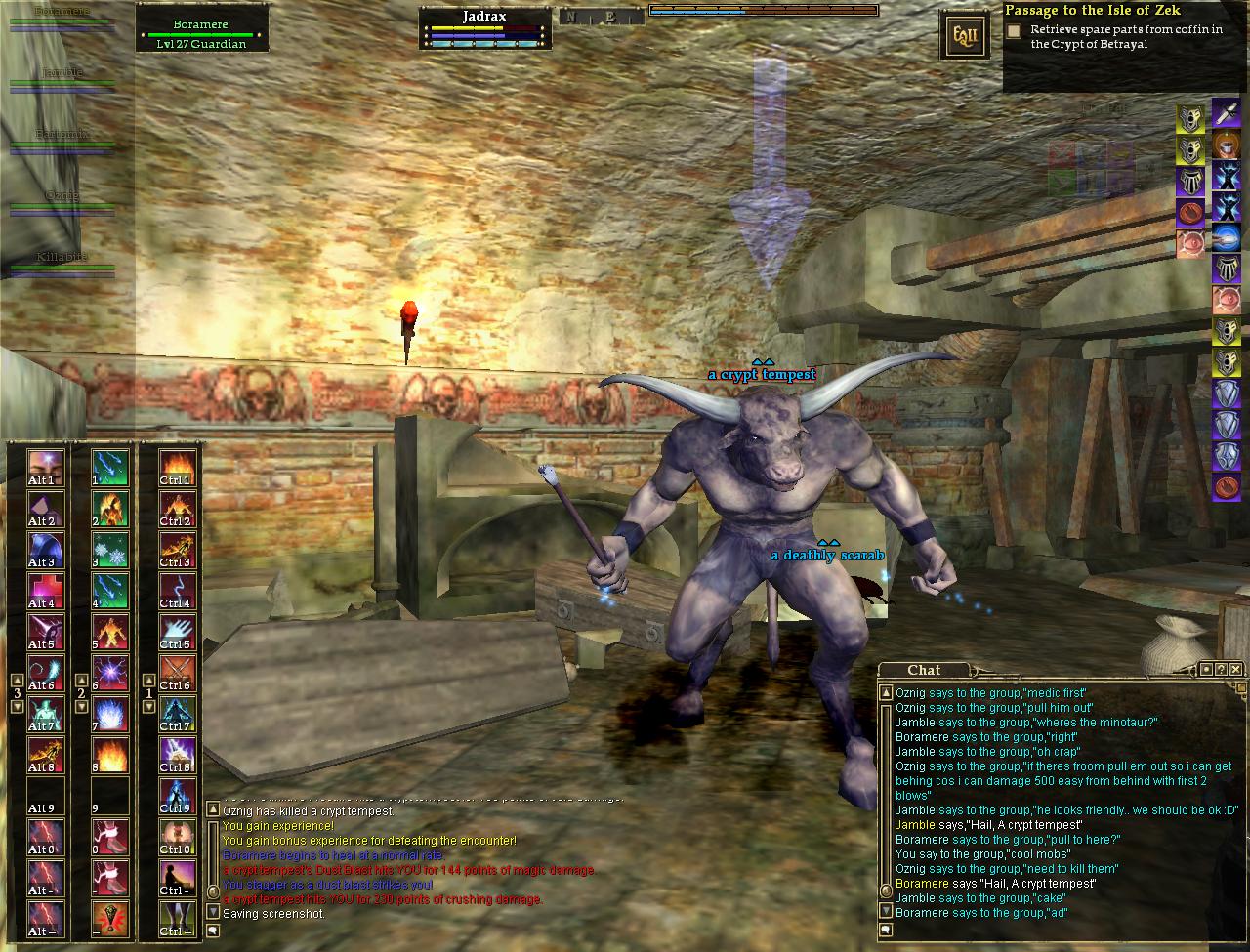Activate the exclamation mark ability in slot =
The height and width of the screenshot is (952, 1250).
[109, 916]
